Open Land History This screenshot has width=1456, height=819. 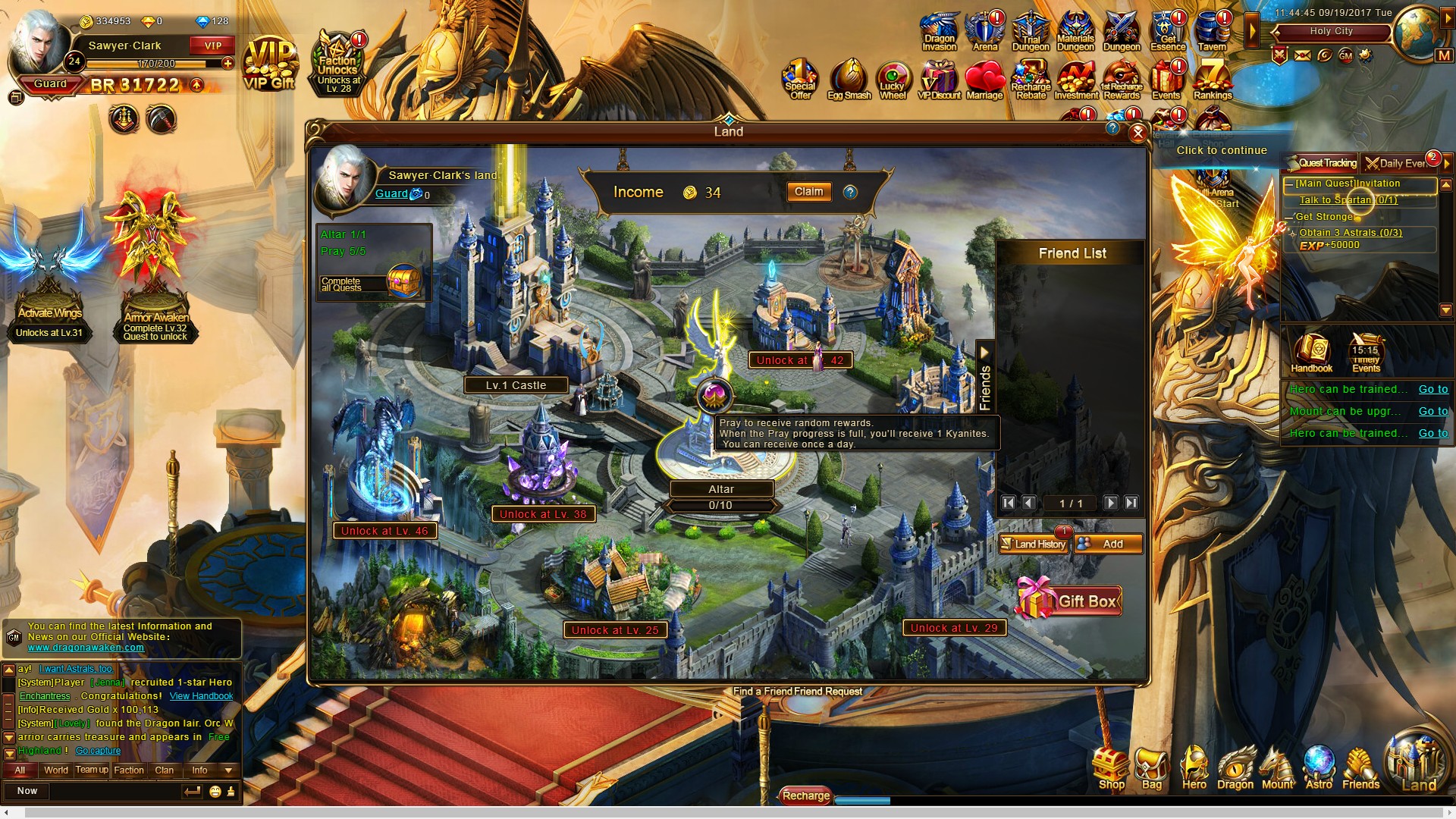(1033, 544)
